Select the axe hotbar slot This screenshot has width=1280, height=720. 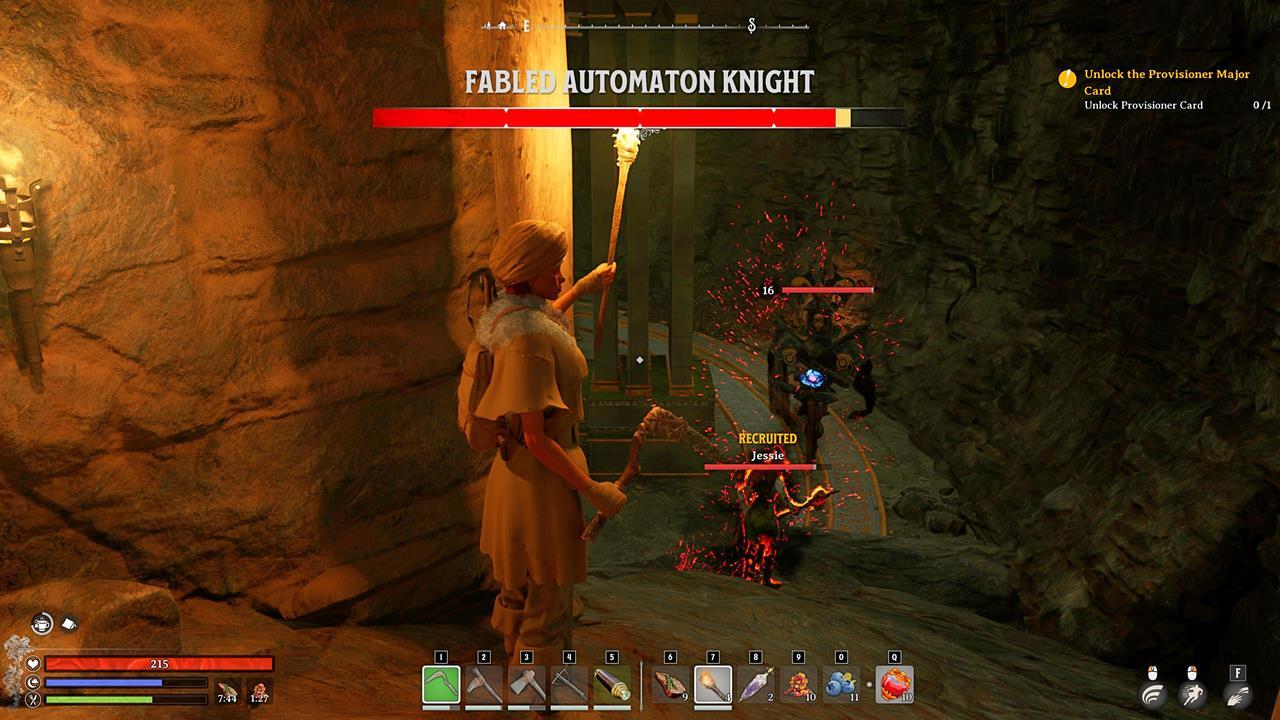pos(526,685)
